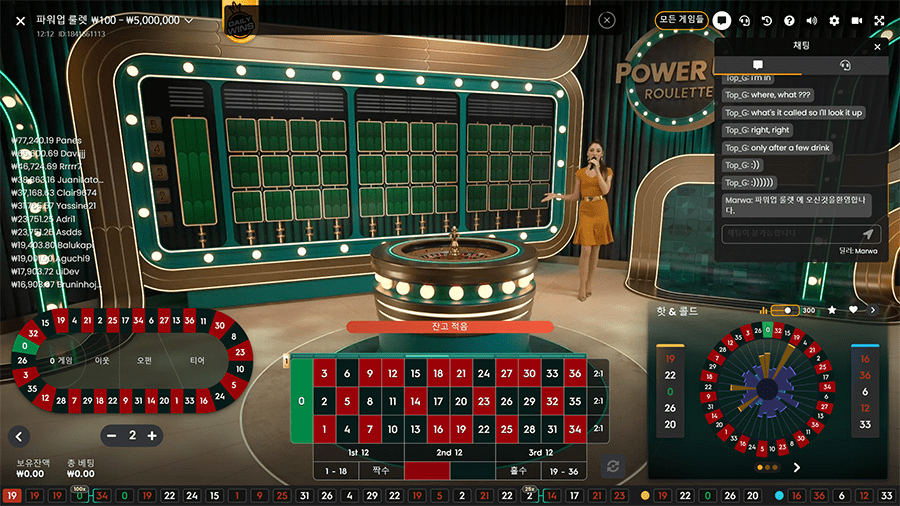This screenshot has height=506, width=900.
Task: Open the settings gear icon
Action: click(834, 20)
